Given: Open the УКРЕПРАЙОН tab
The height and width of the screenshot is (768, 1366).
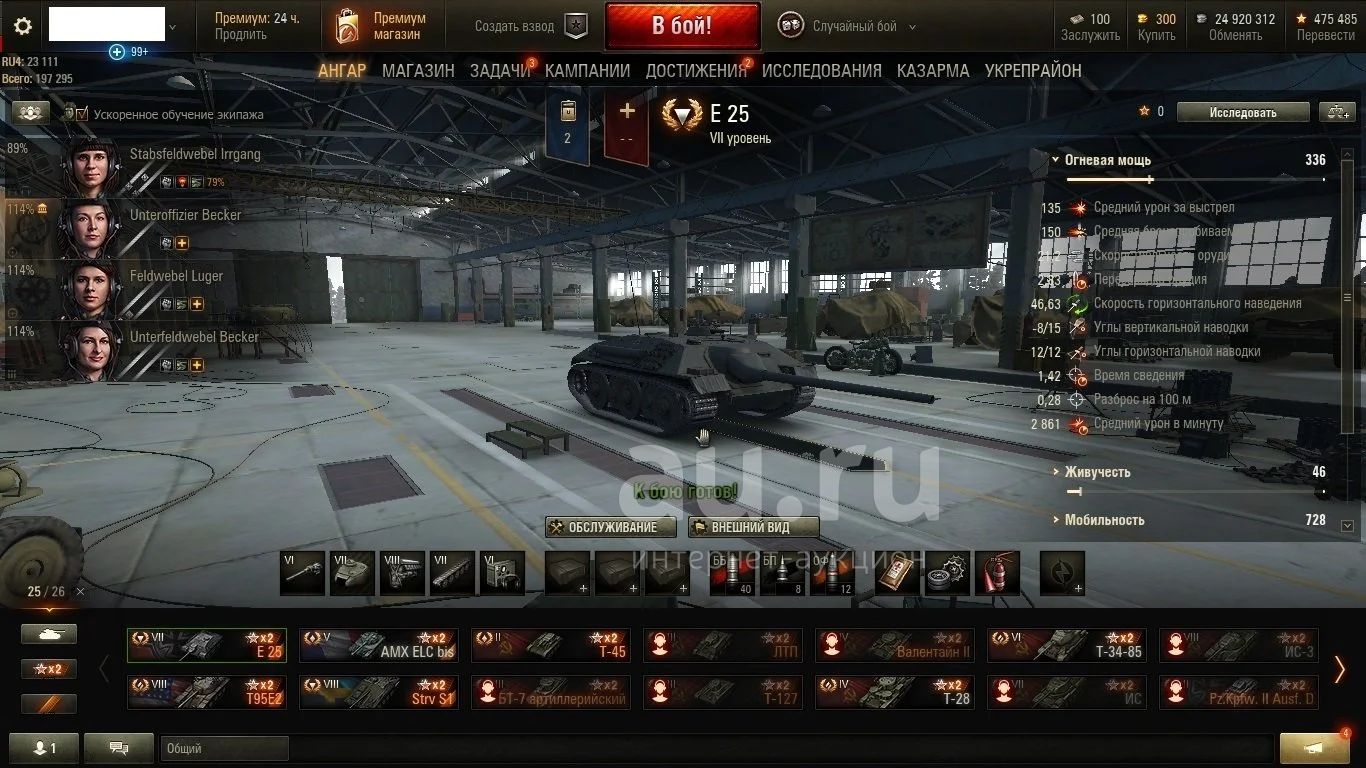Looking at the screenshot, I should point(1033,71).
